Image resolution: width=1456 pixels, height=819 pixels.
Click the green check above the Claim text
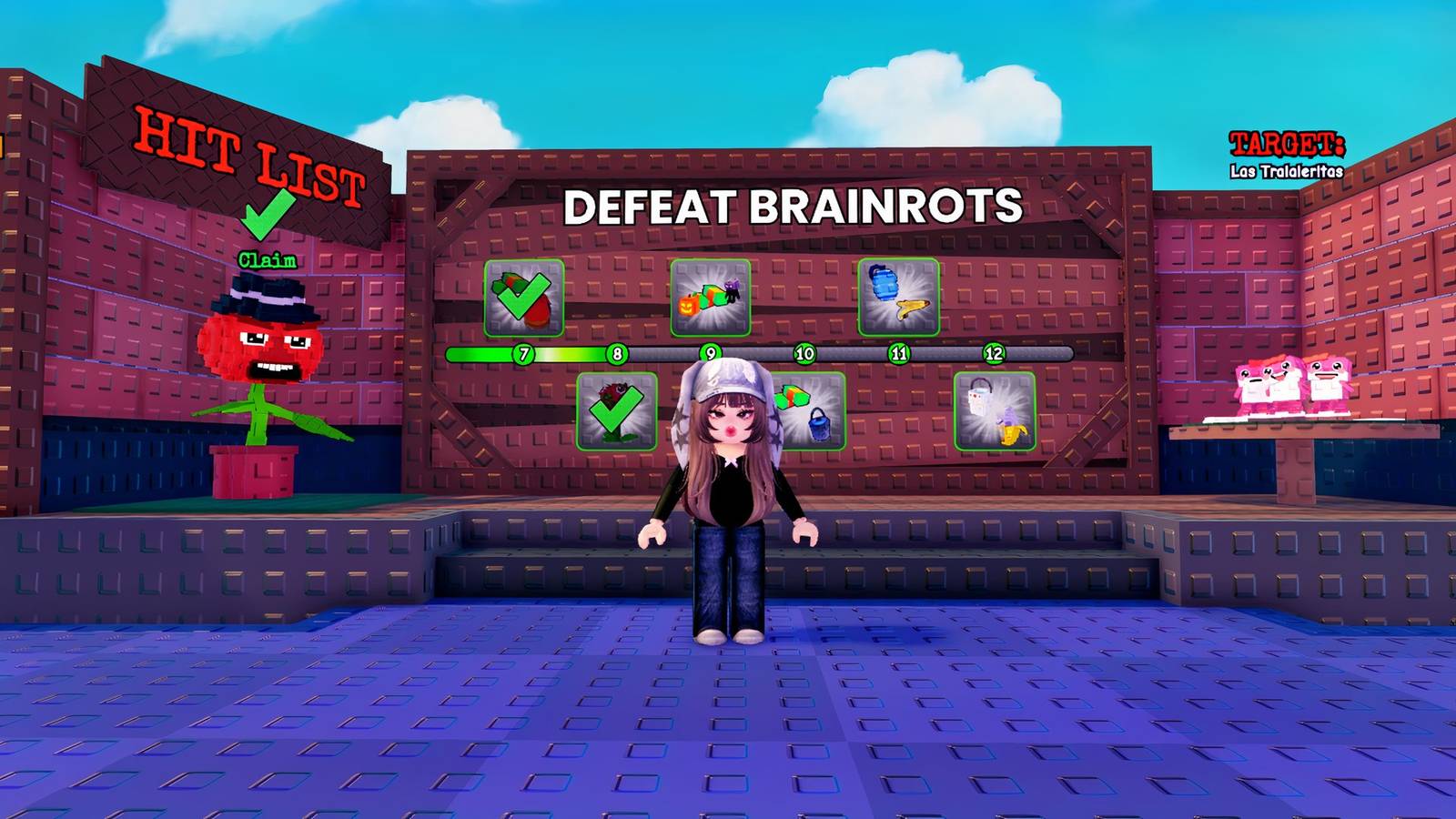(267, 216)
